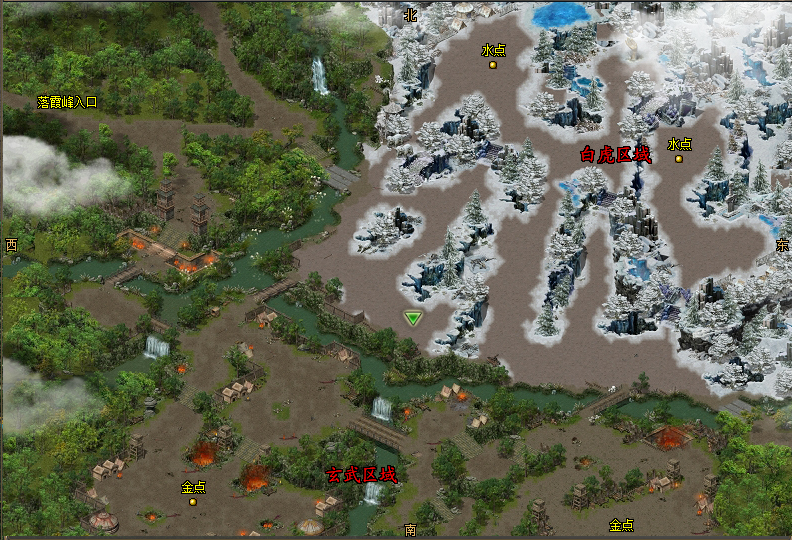Click the 水点 marker nearest the 北 label

click(493, 65)
